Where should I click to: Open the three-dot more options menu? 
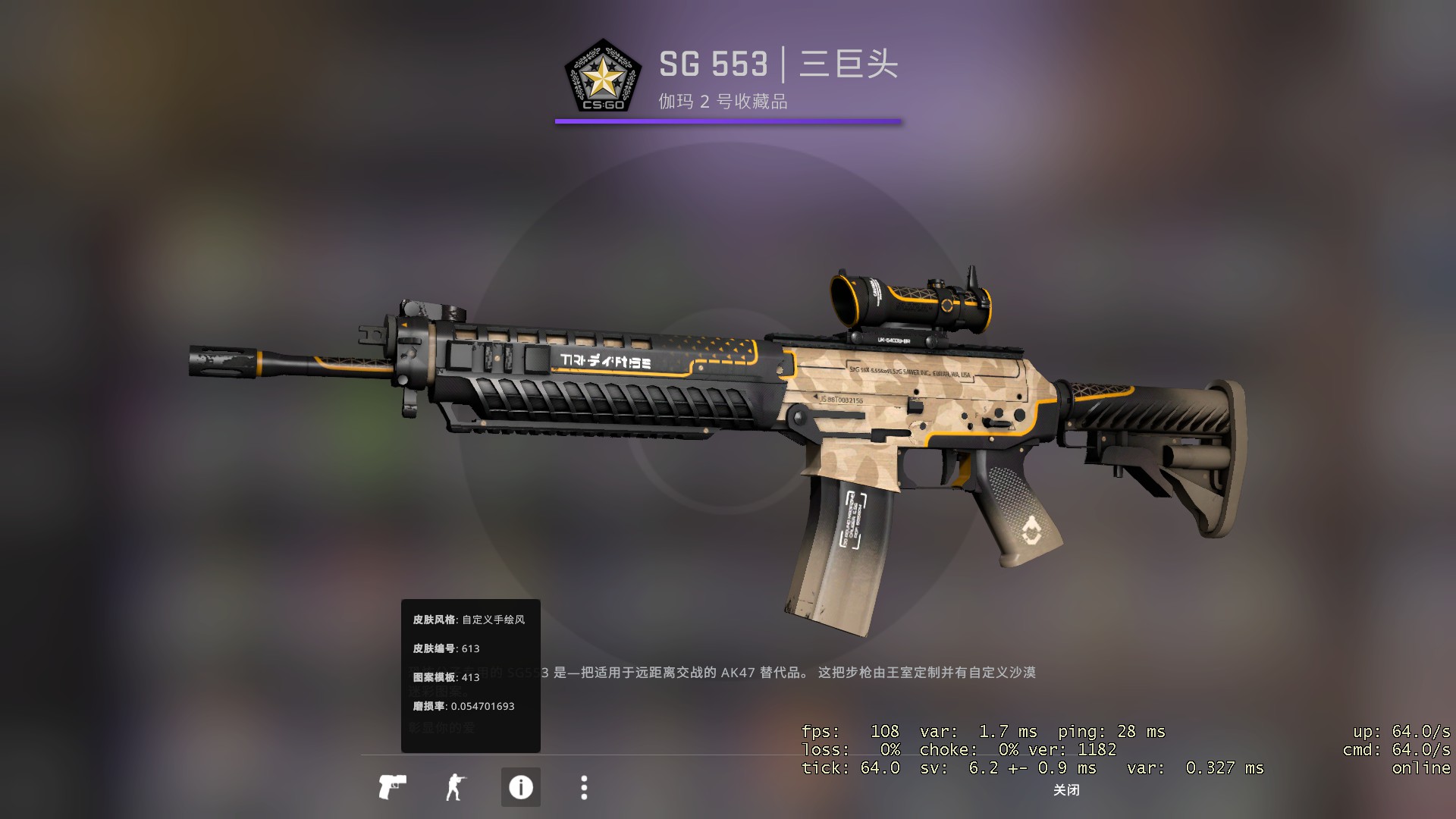583,787
